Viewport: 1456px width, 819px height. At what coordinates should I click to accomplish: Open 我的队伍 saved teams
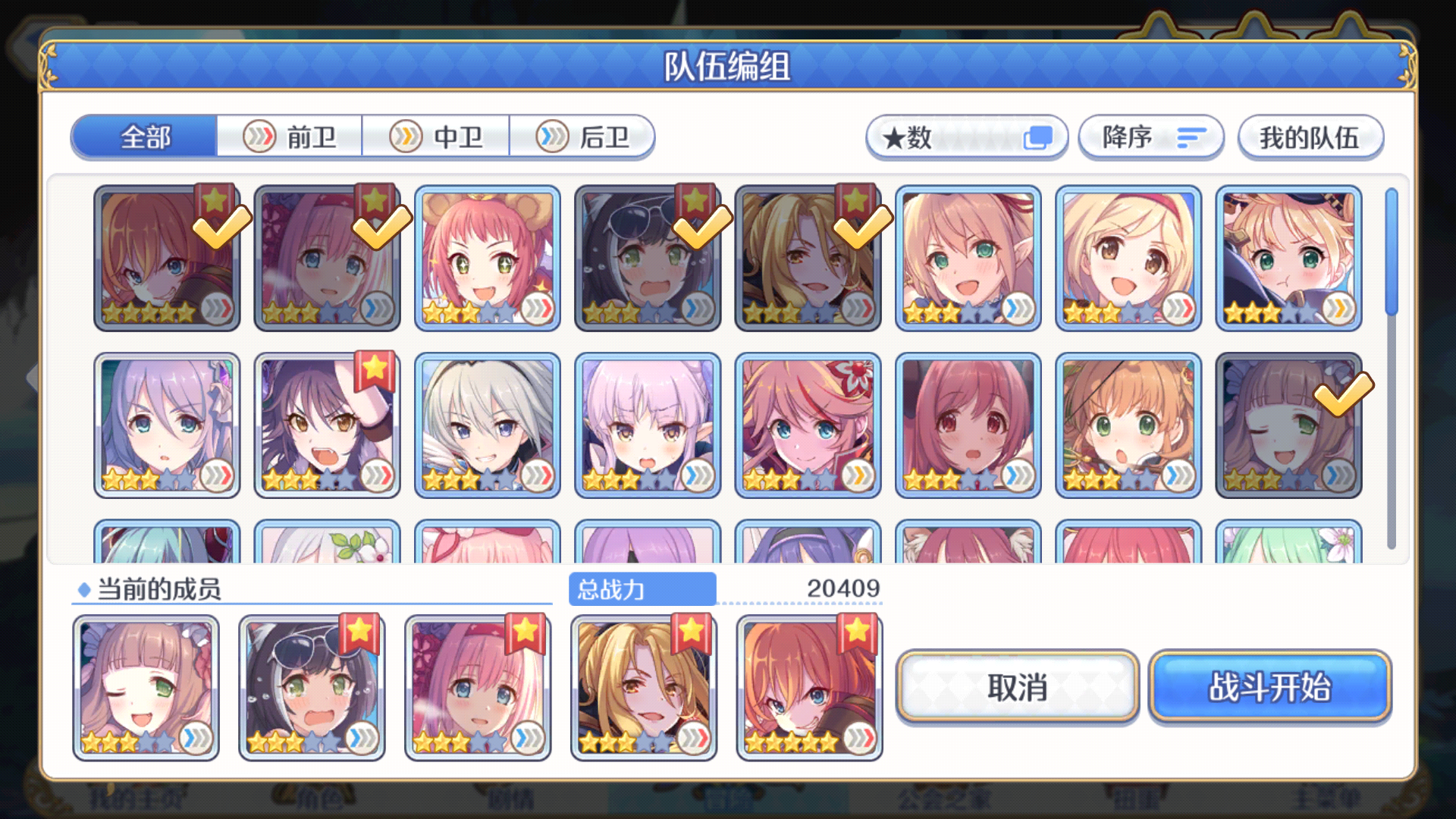coord(1310,137)
